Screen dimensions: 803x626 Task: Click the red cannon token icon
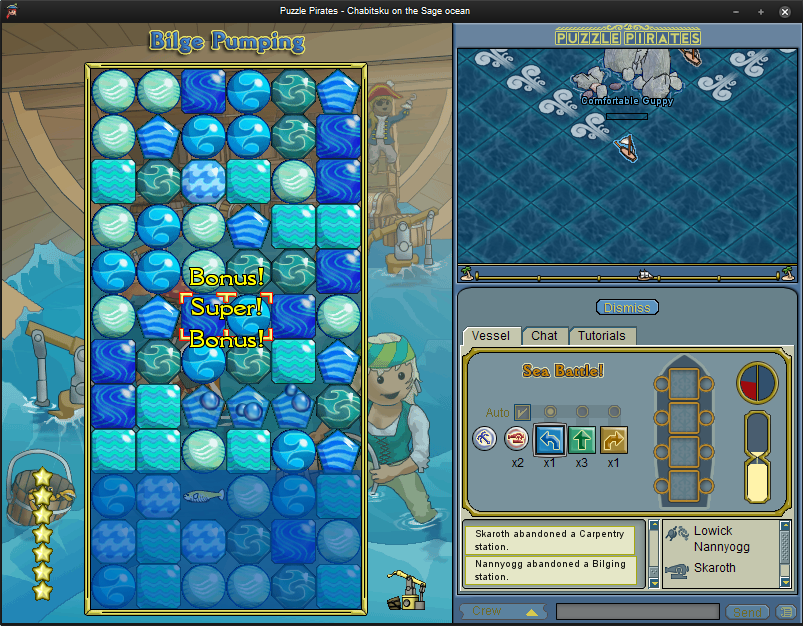[517, 438]
